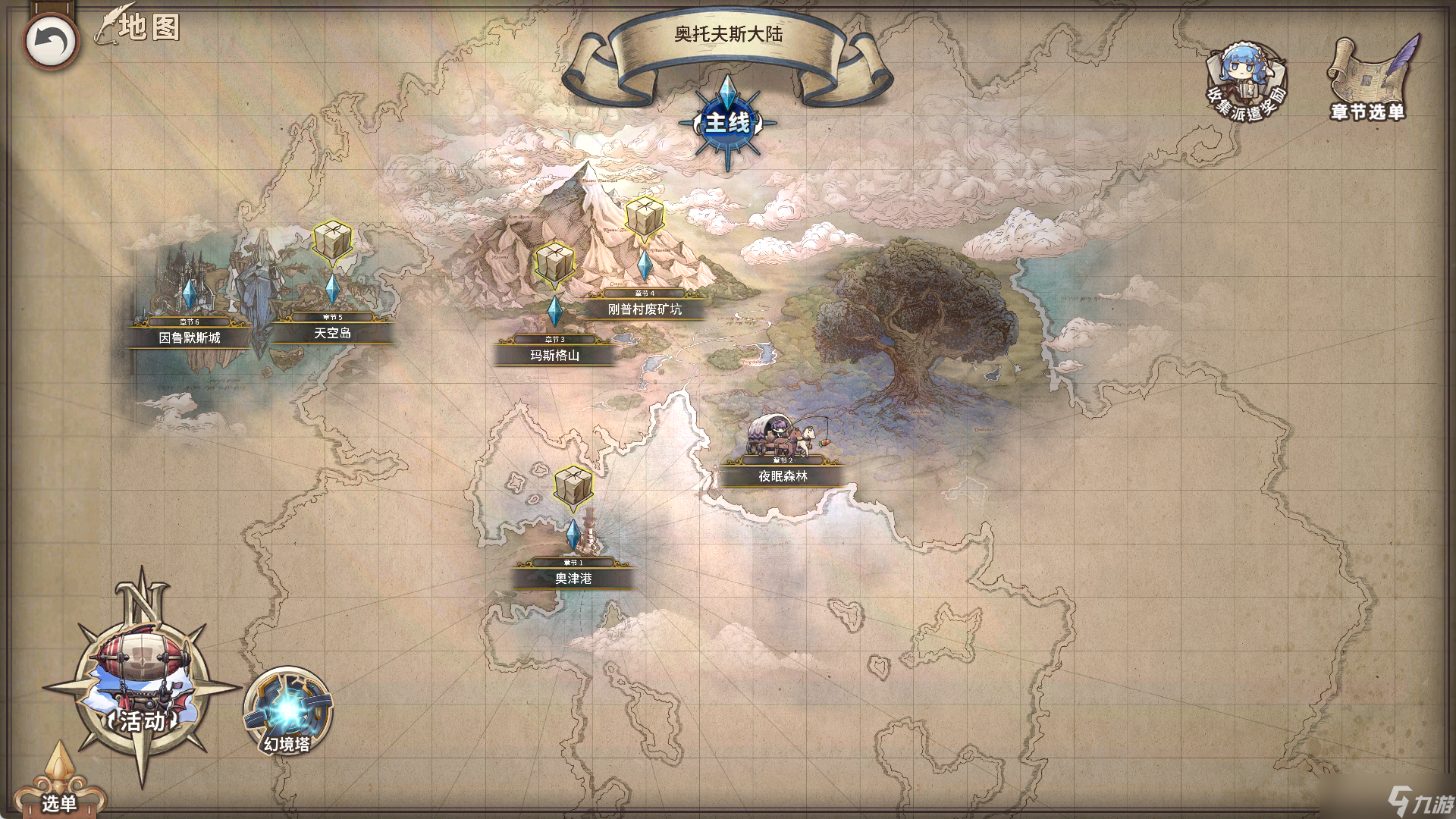Enter chapter 5 天空岛
This screenshot has height=819, width=1456.
coord(332,333)
